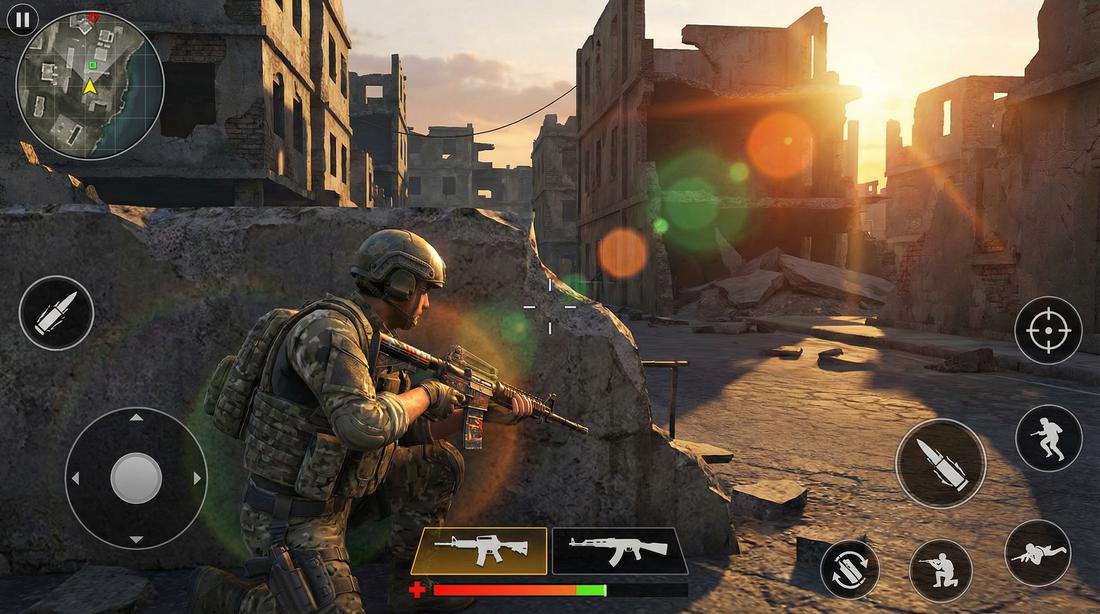This screenshot has height=614, width=1100.
Task: Reload with the magazine arrows icon
Action: click(850, 570)
